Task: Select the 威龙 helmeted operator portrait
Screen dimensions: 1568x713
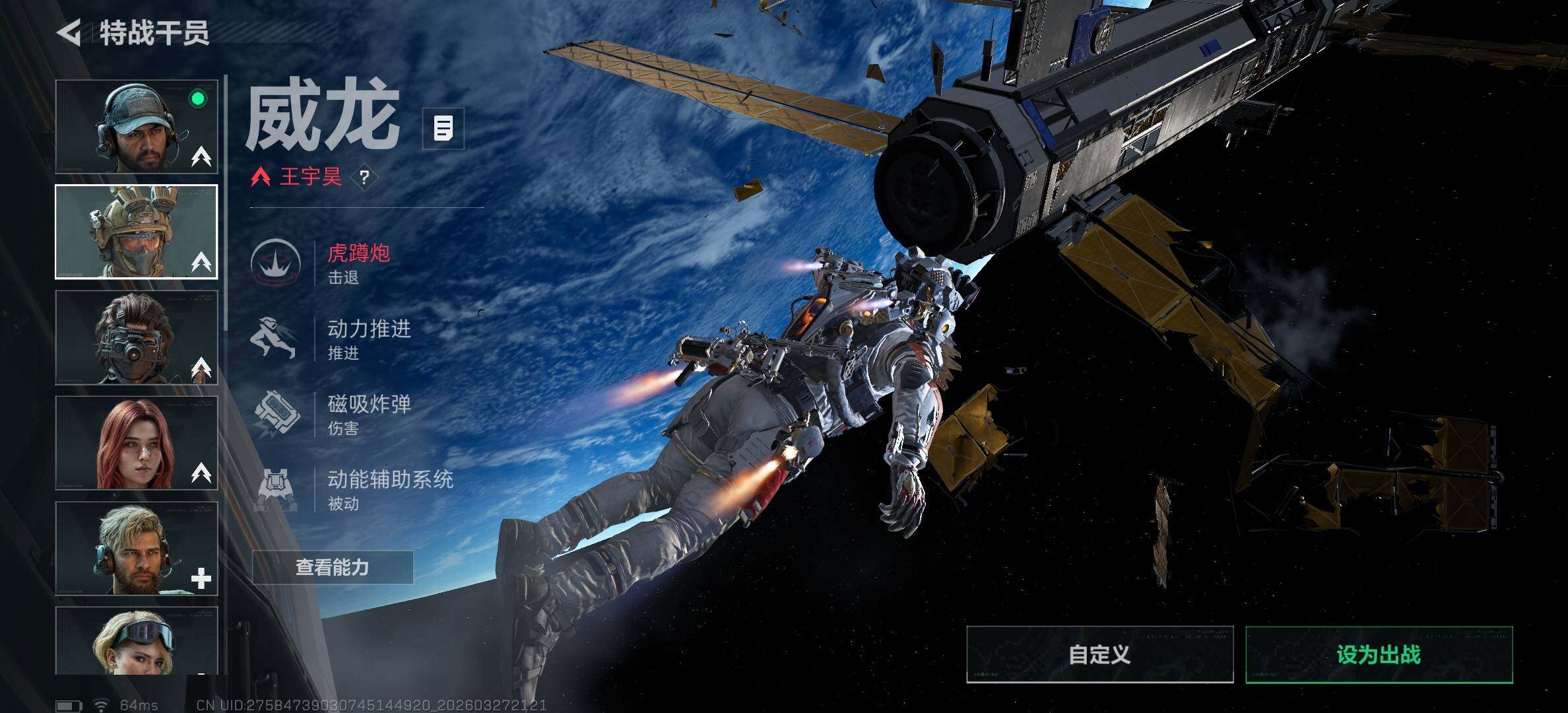Action: click(137, 232)
